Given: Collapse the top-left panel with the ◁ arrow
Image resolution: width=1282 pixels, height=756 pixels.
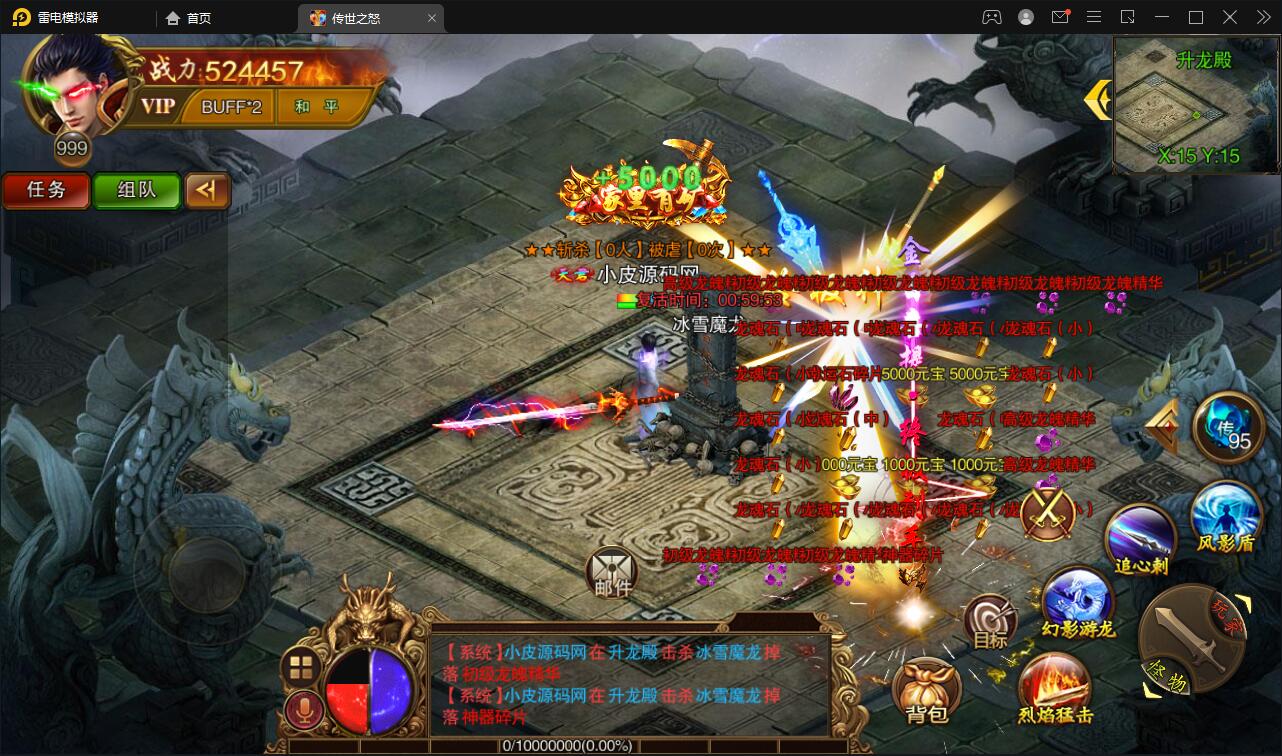Looking at the screenshot, I should 208,191.
